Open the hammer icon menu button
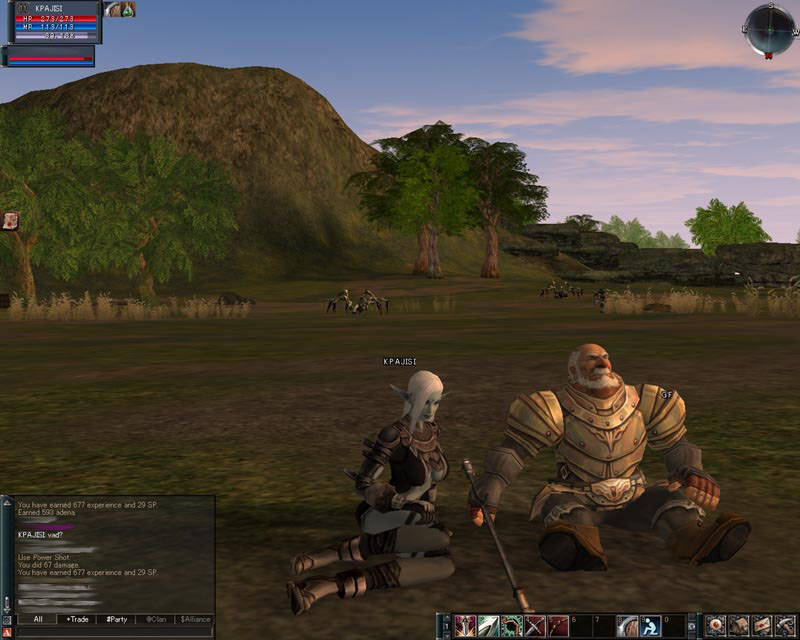Viewport: 800px width, 640px height. pyautogui.click(x=785, y=626)
